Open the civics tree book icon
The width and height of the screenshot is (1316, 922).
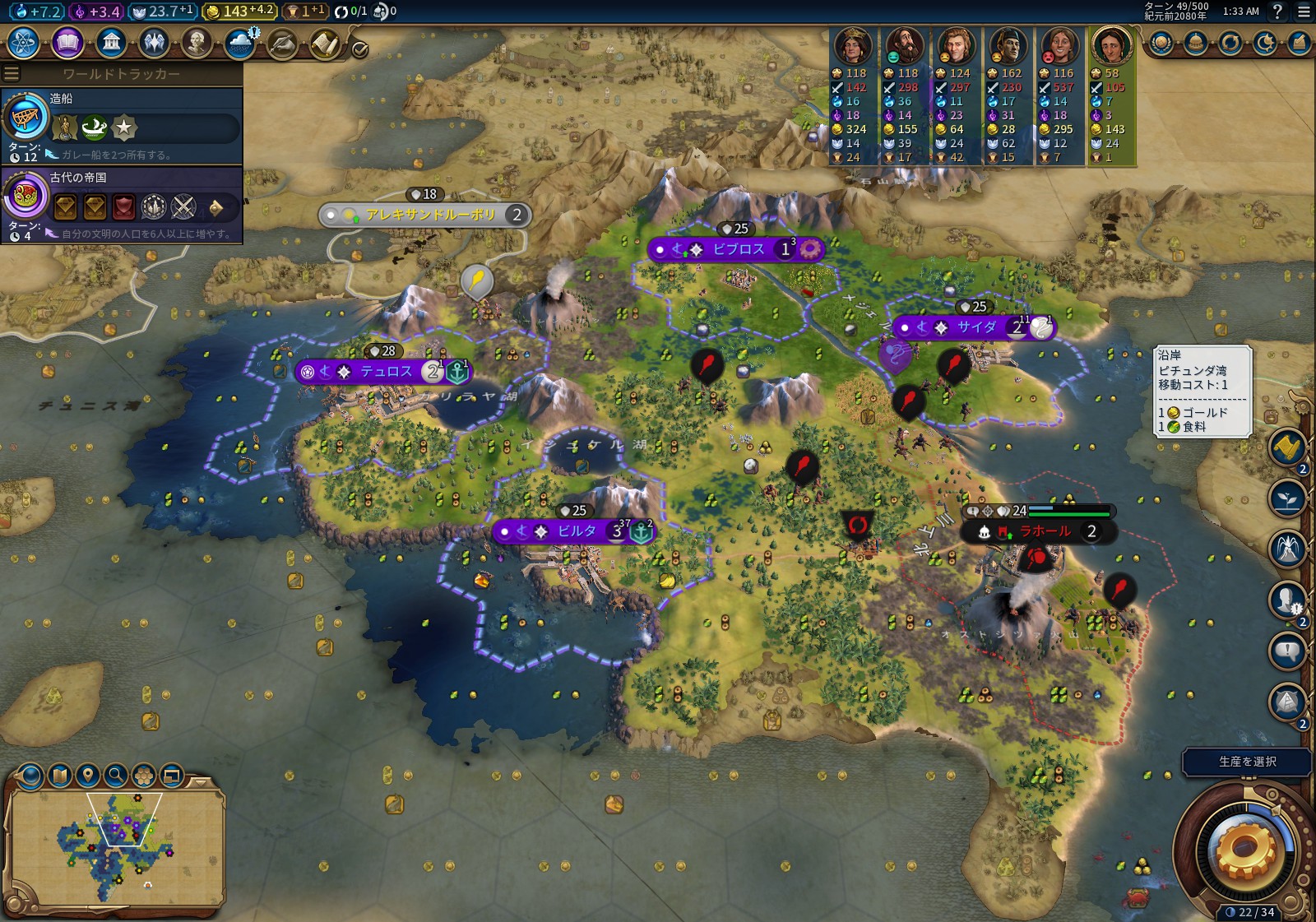pyautogui.click(x=67, y=42)
